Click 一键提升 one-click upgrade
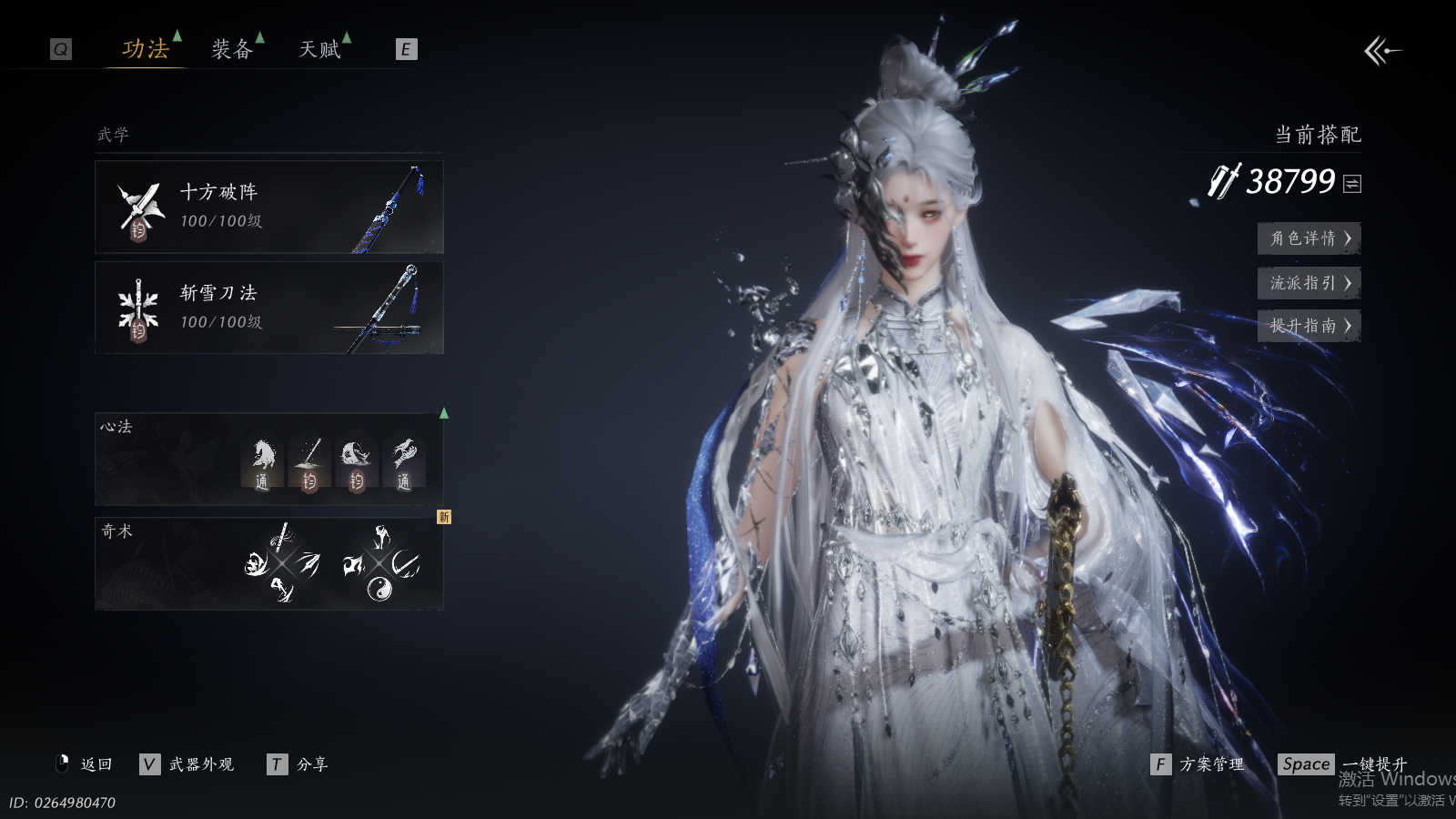The width and height of the screenshot is (1456, 819). pyautogui.click(x=1343, y=764)
